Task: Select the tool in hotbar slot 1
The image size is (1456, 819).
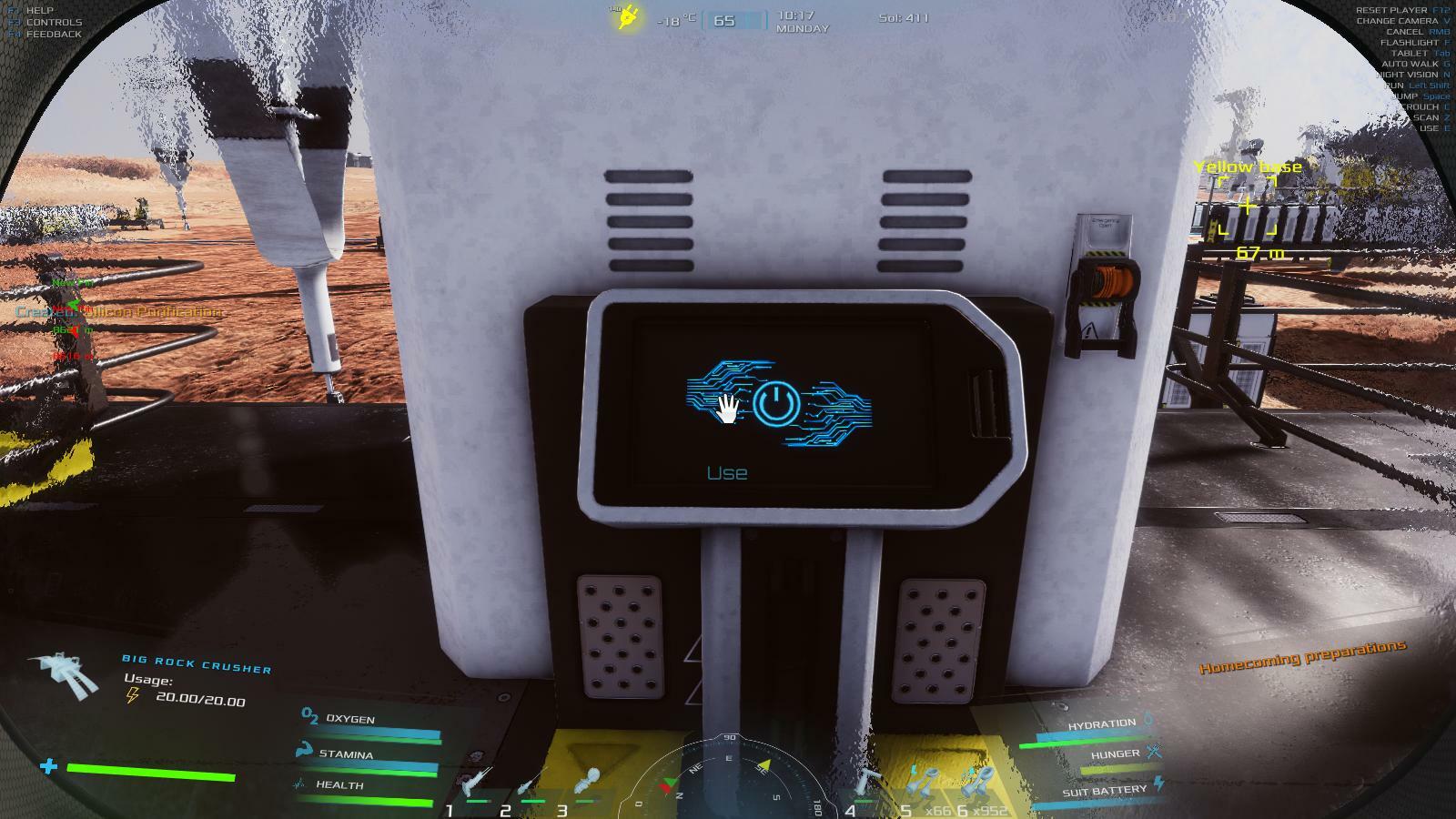Action: [x=477, y=784]
